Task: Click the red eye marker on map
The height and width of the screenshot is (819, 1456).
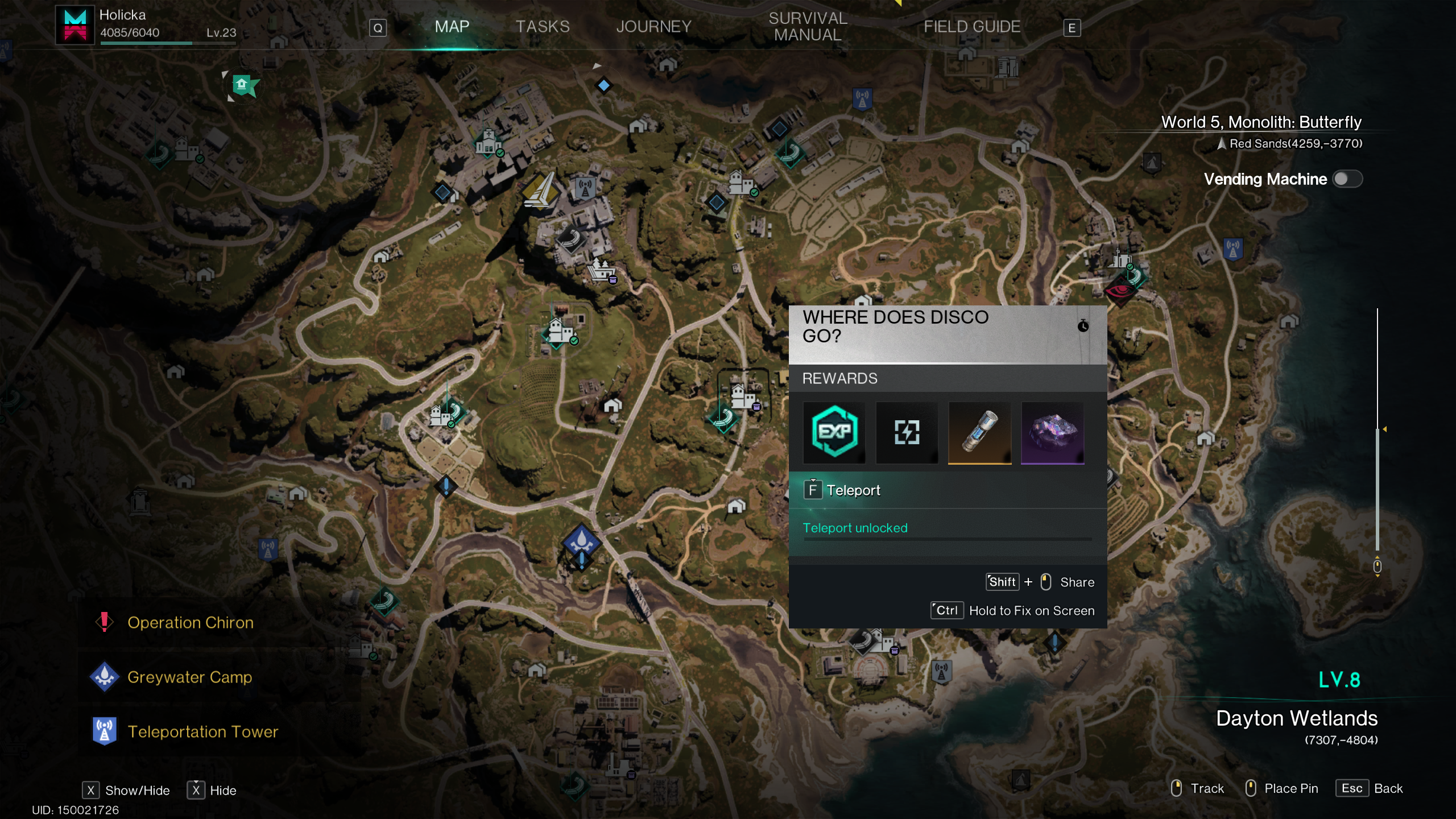Action: point(1119,290)
